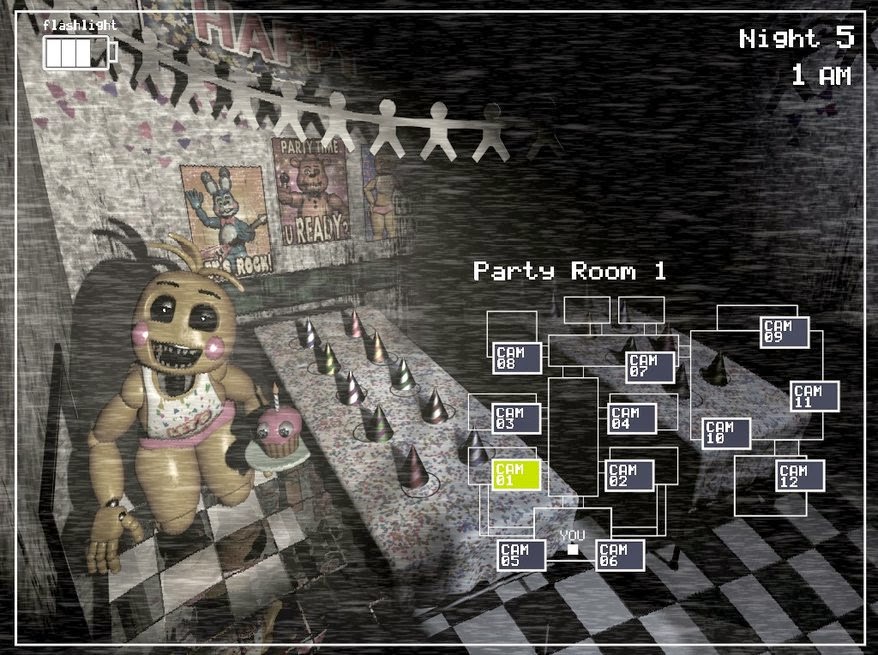Open the CAM 04 camera feed
Image resolution: width=878 pixels, height=655 pixels.
click(632, 418)
